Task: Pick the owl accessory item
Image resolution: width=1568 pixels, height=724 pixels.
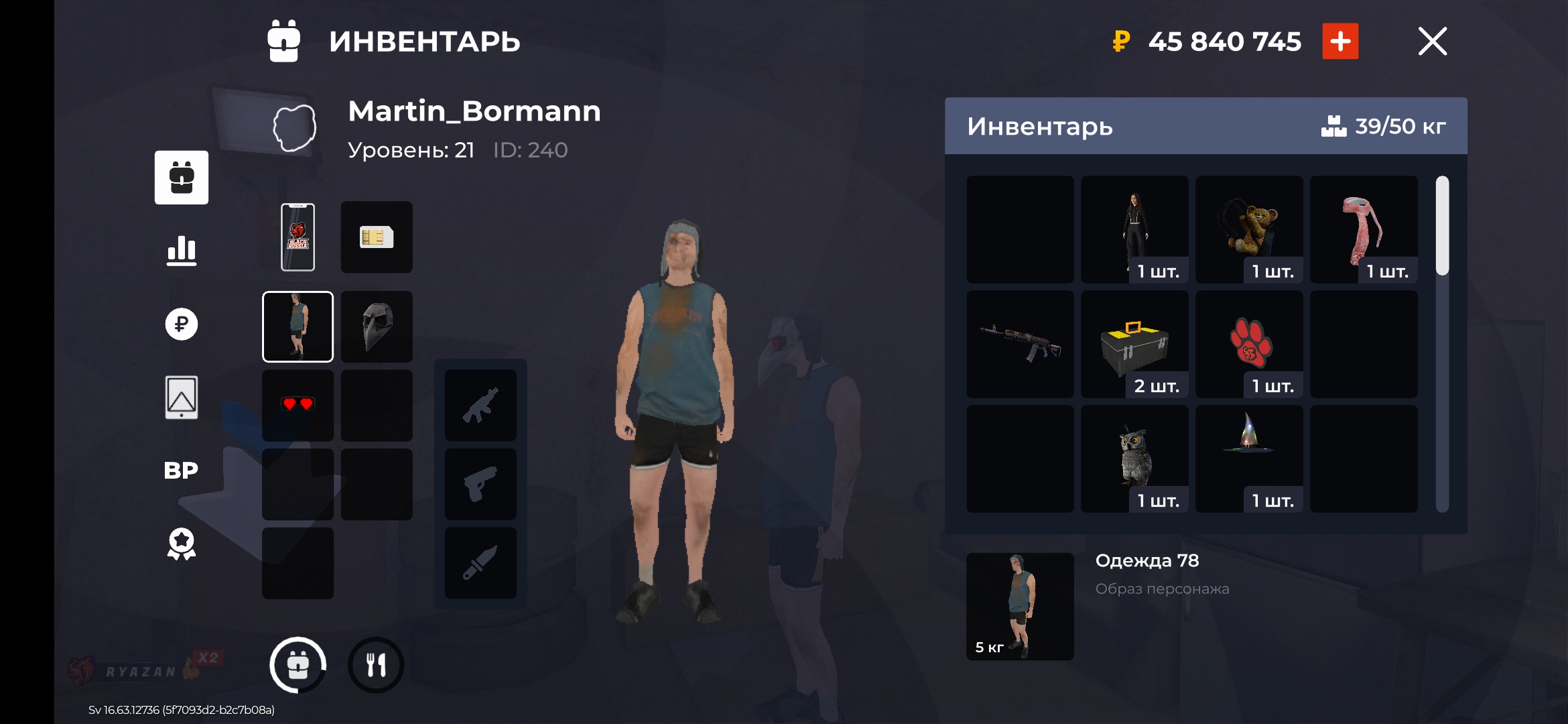Action: [1134, 459]
